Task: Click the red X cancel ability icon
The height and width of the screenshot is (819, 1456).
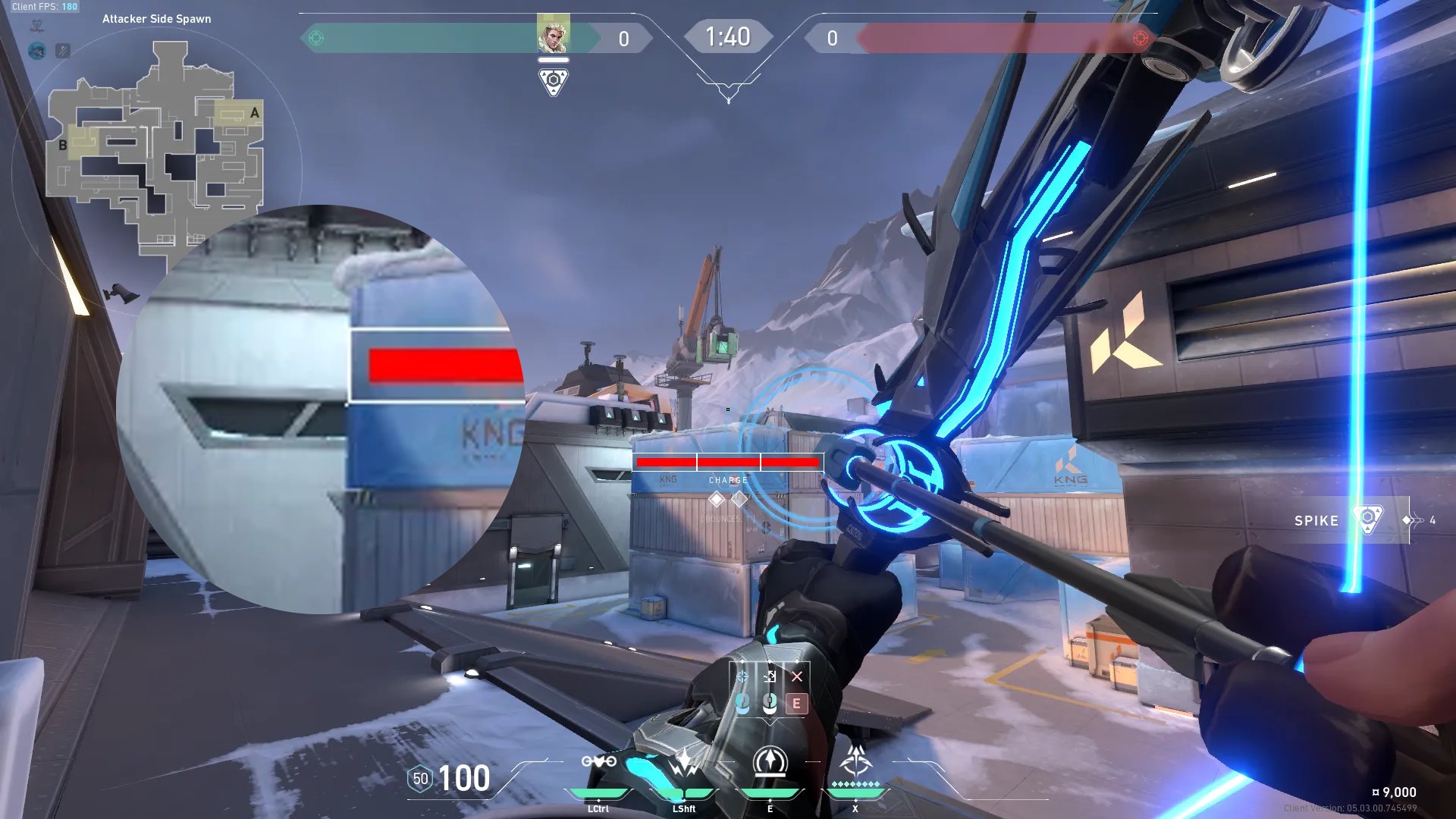Action: click(796, 676)
